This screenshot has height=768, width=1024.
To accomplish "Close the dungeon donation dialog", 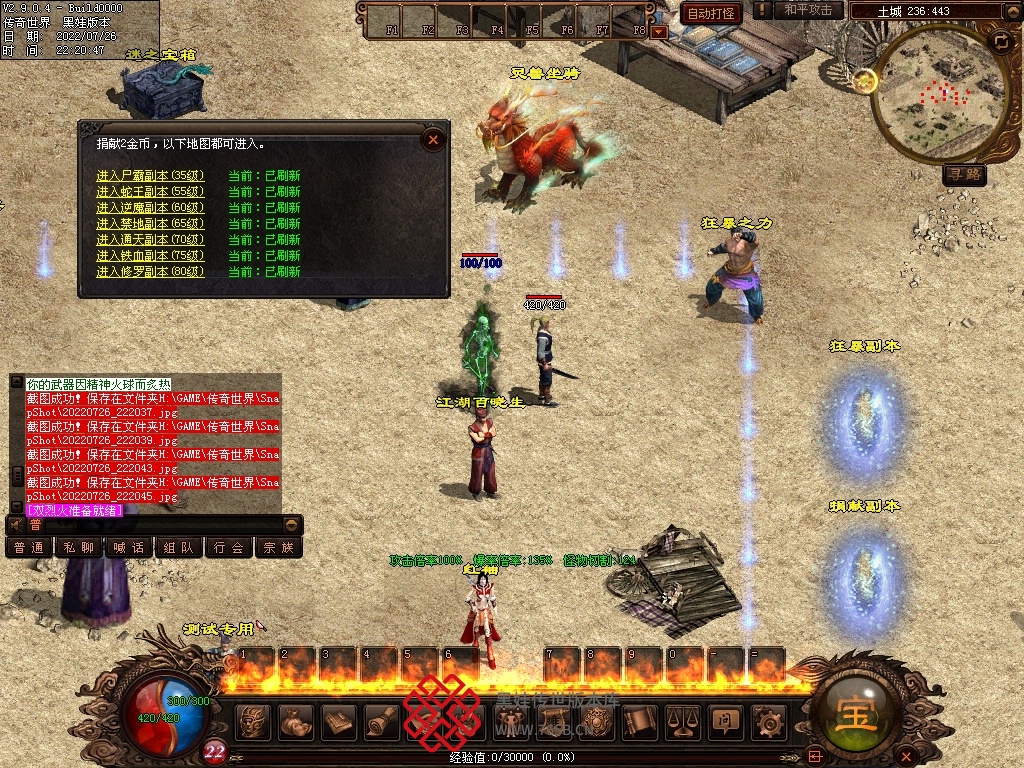I will tap(433, 140).
